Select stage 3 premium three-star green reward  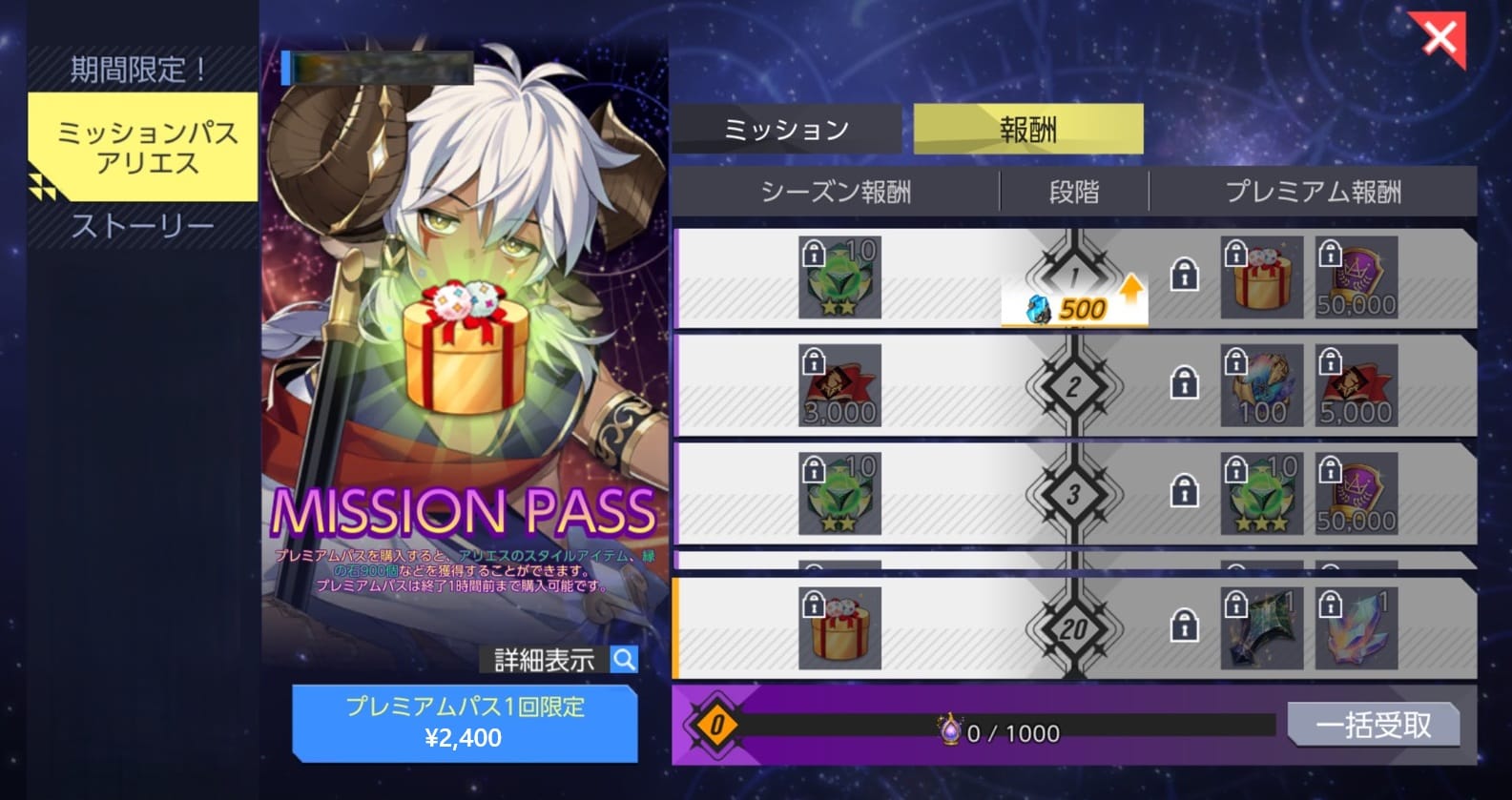pyautogui.click(x=1261, y=493)
